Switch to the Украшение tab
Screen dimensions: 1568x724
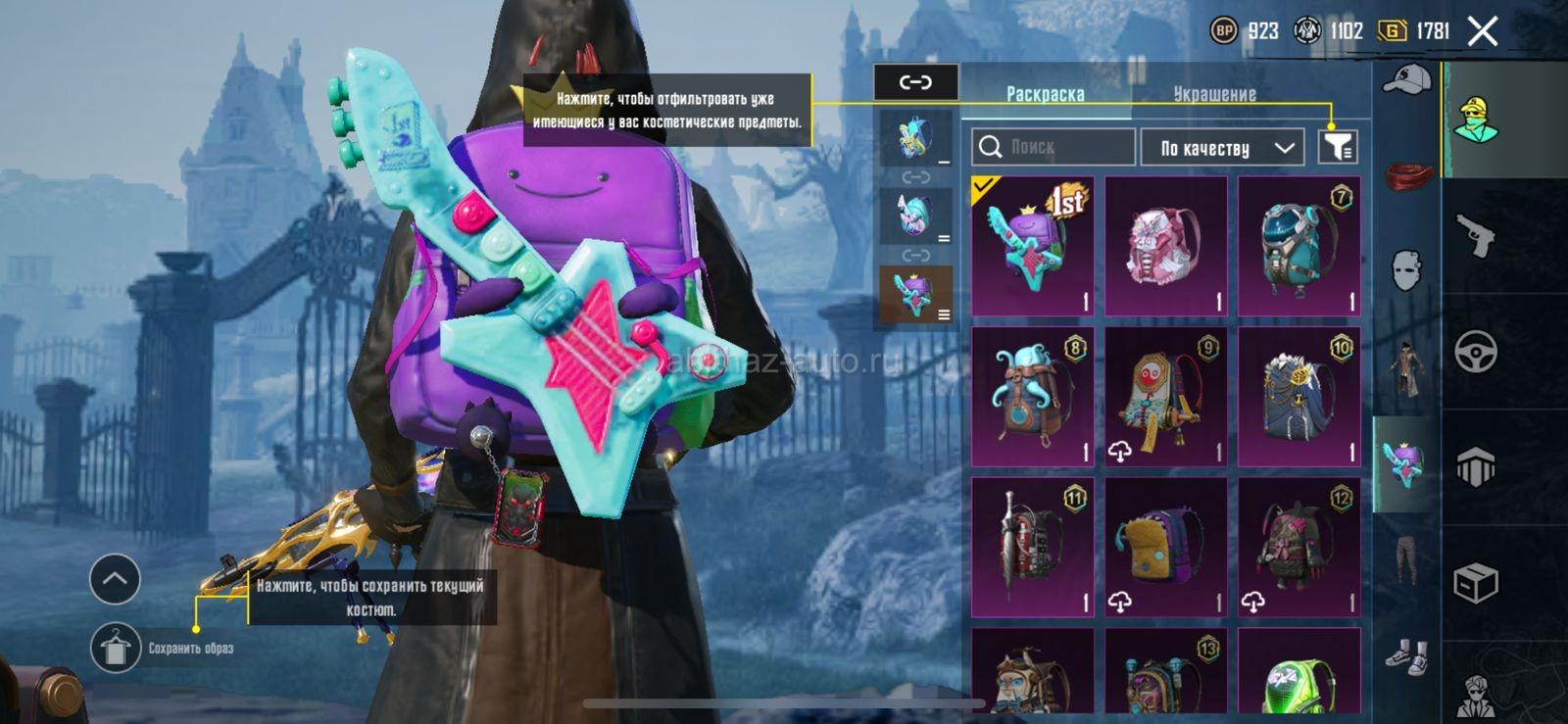(x=1214, y=94)
